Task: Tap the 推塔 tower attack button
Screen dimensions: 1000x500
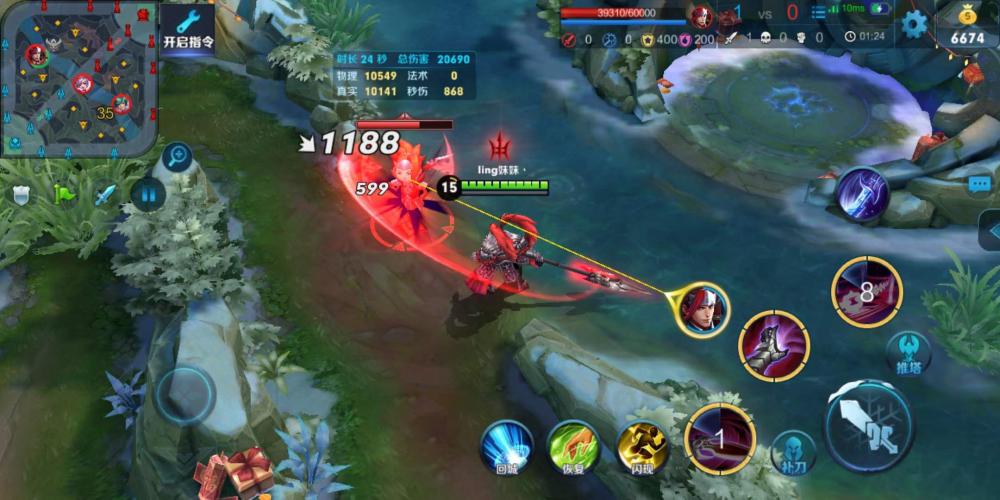Action: pyautogui.click(x=908, y=351)
